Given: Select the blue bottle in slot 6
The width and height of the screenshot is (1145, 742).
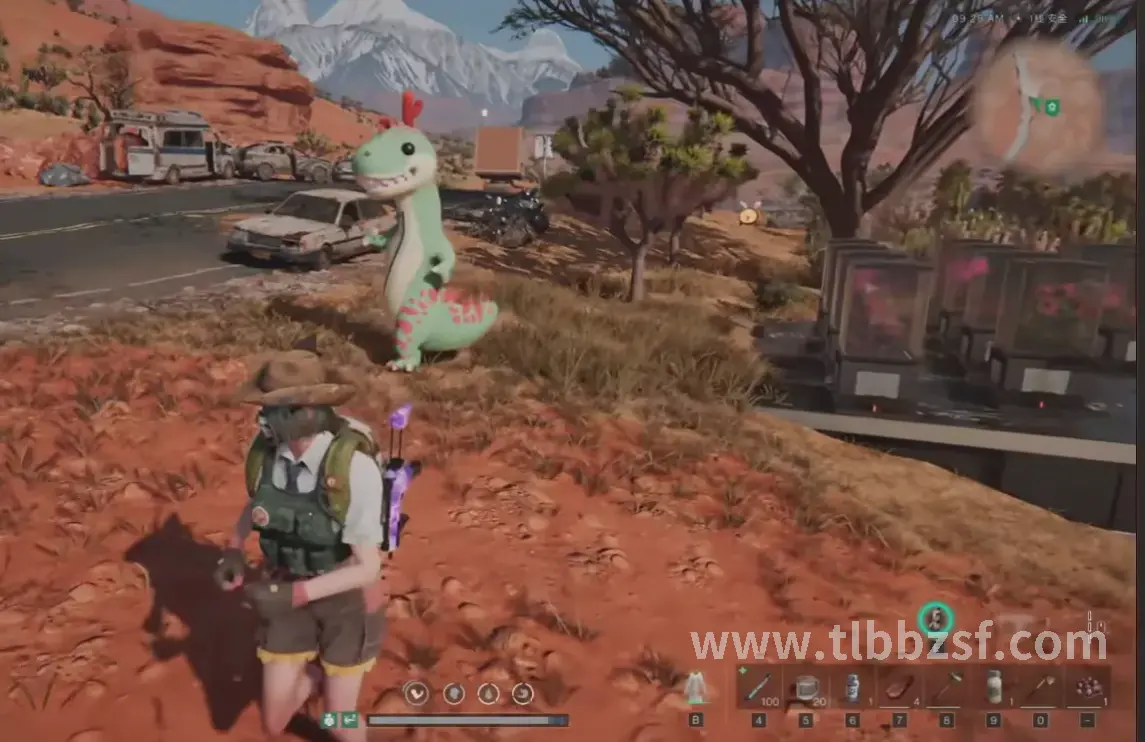Looking at the screenshot, I should (852, 687).
